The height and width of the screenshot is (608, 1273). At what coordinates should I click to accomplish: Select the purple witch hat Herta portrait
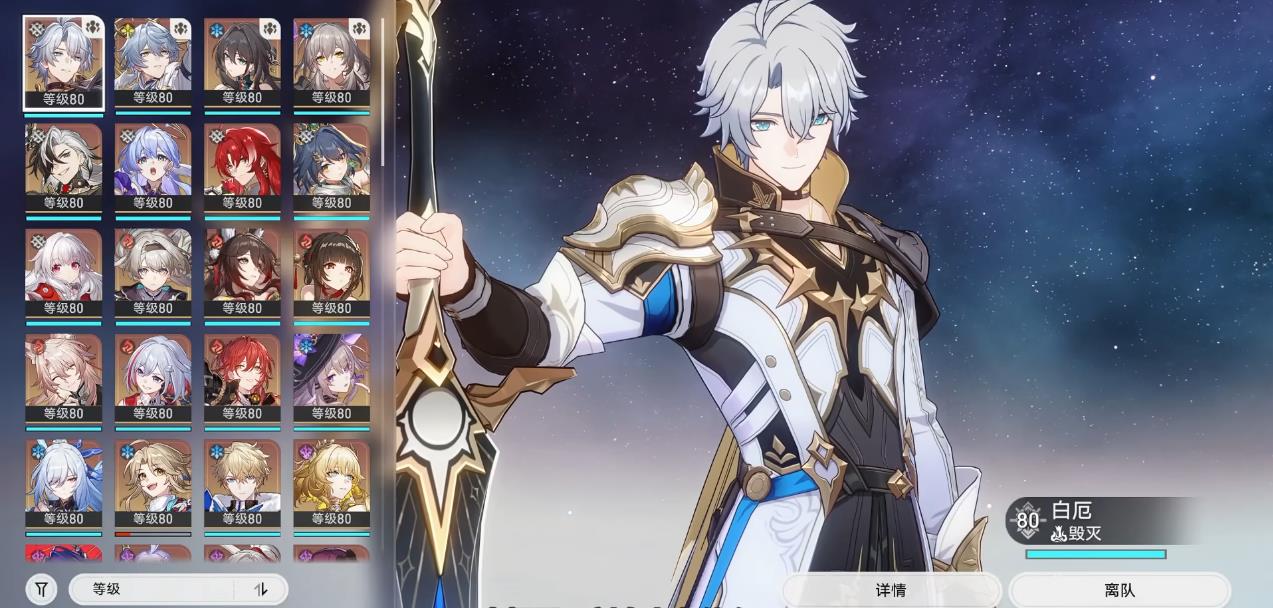pos(331,377)
